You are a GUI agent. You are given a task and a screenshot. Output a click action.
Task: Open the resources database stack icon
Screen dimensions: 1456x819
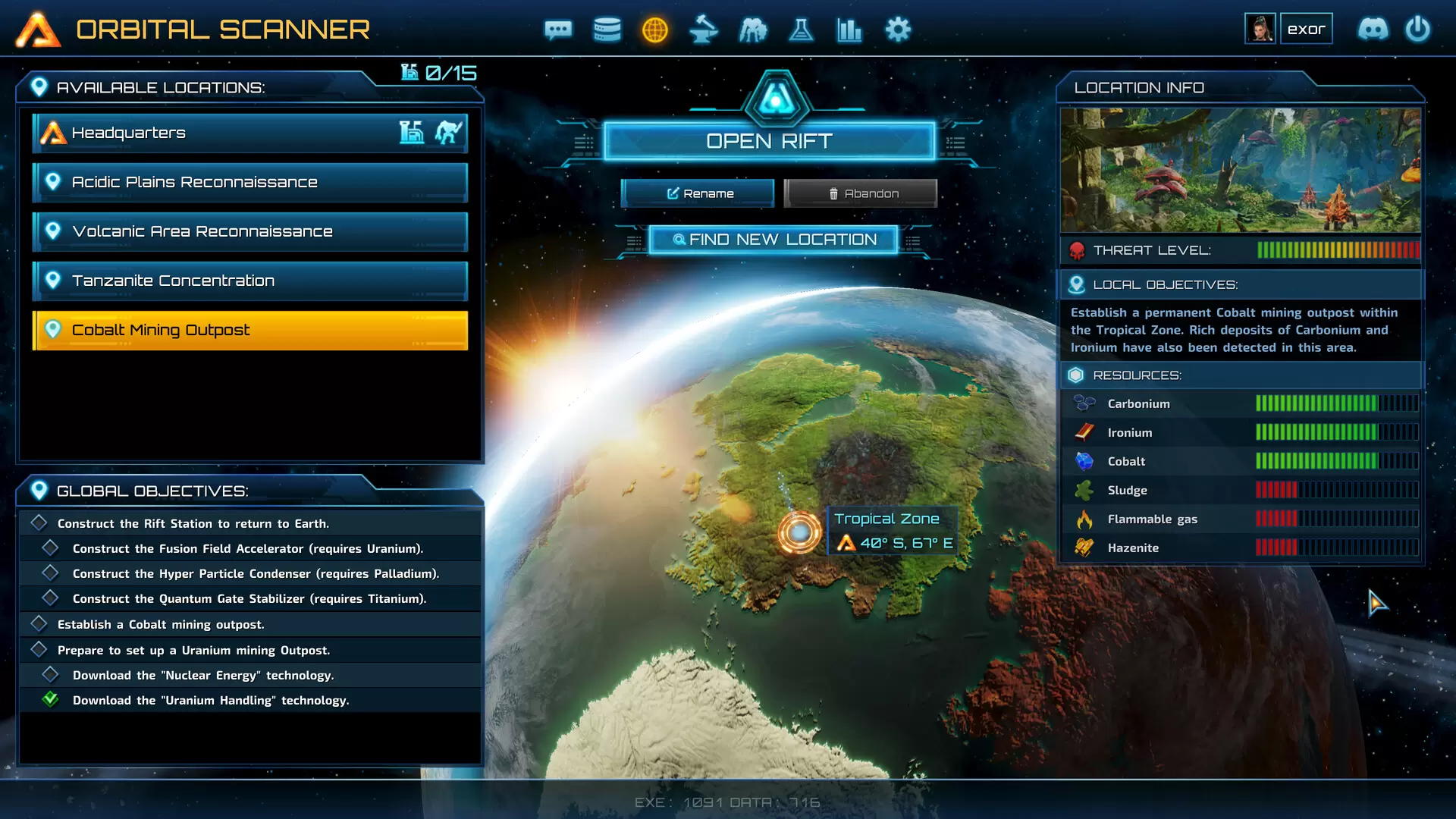607,30
